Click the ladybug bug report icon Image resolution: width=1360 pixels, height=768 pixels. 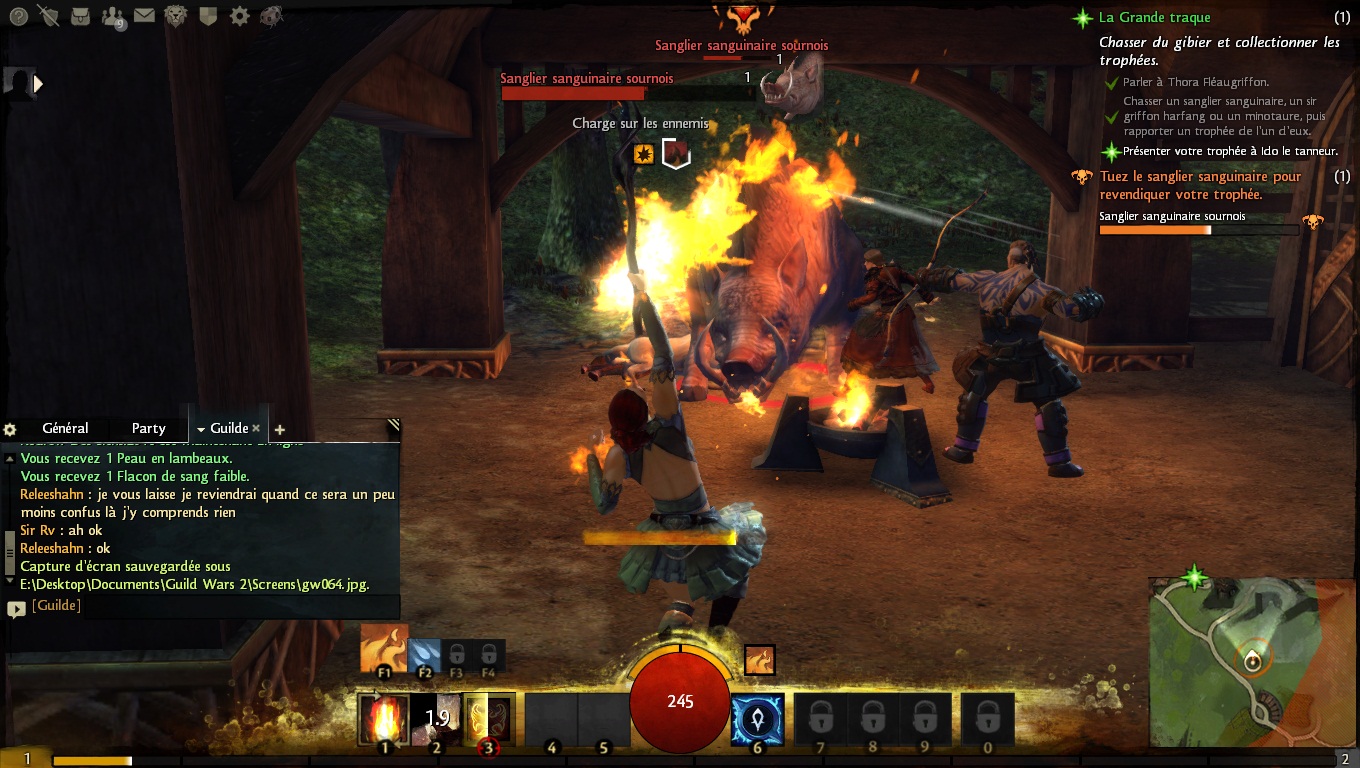(270, 16)
